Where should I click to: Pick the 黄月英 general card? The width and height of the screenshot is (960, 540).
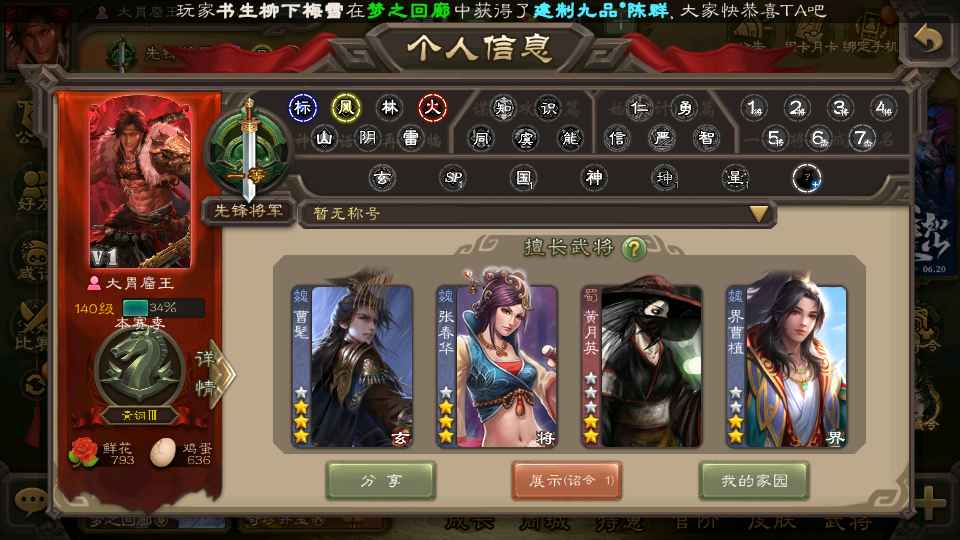pos(642,366)
